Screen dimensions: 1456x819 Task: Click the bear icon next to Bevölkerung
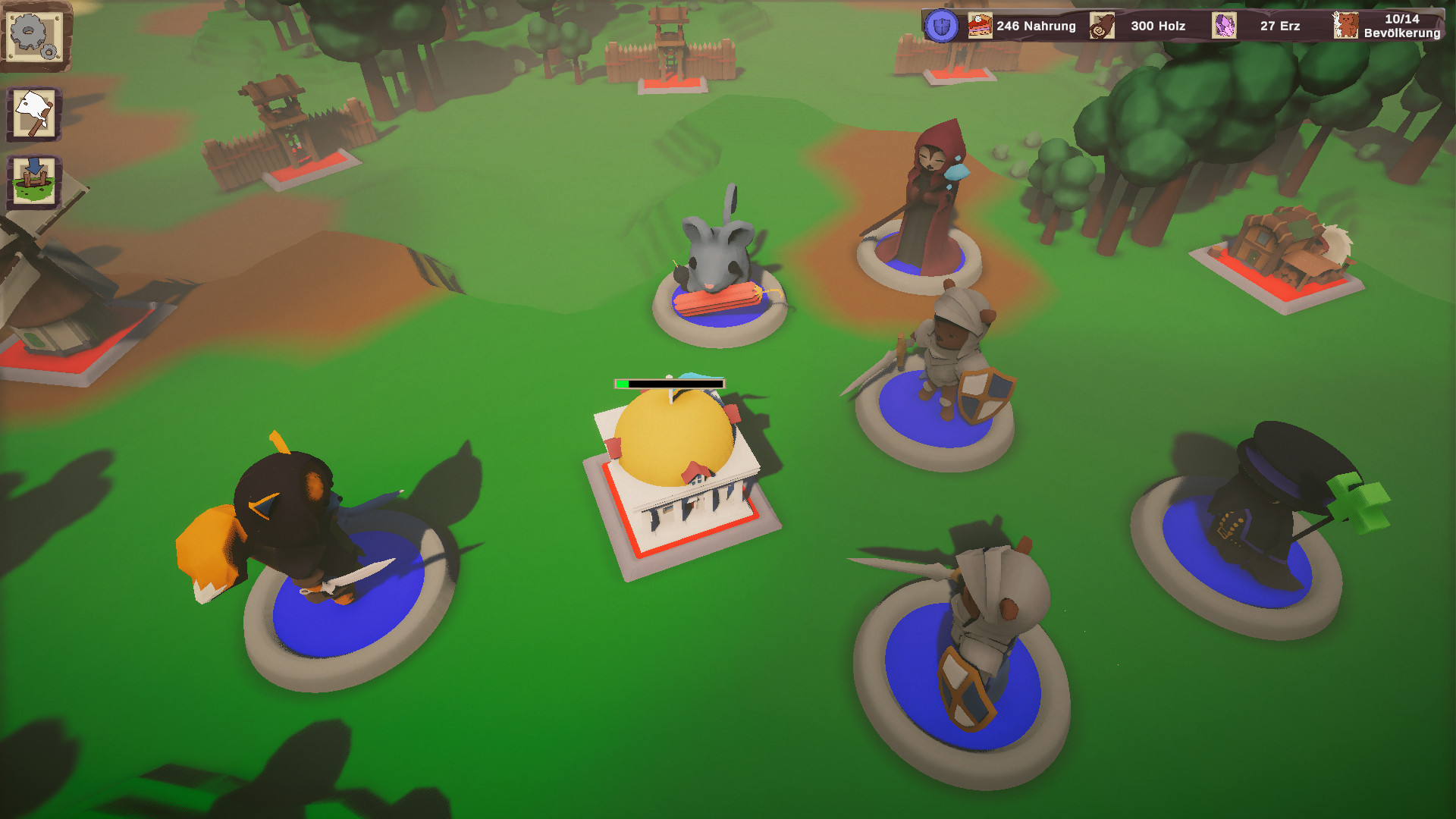[1346, 25]
